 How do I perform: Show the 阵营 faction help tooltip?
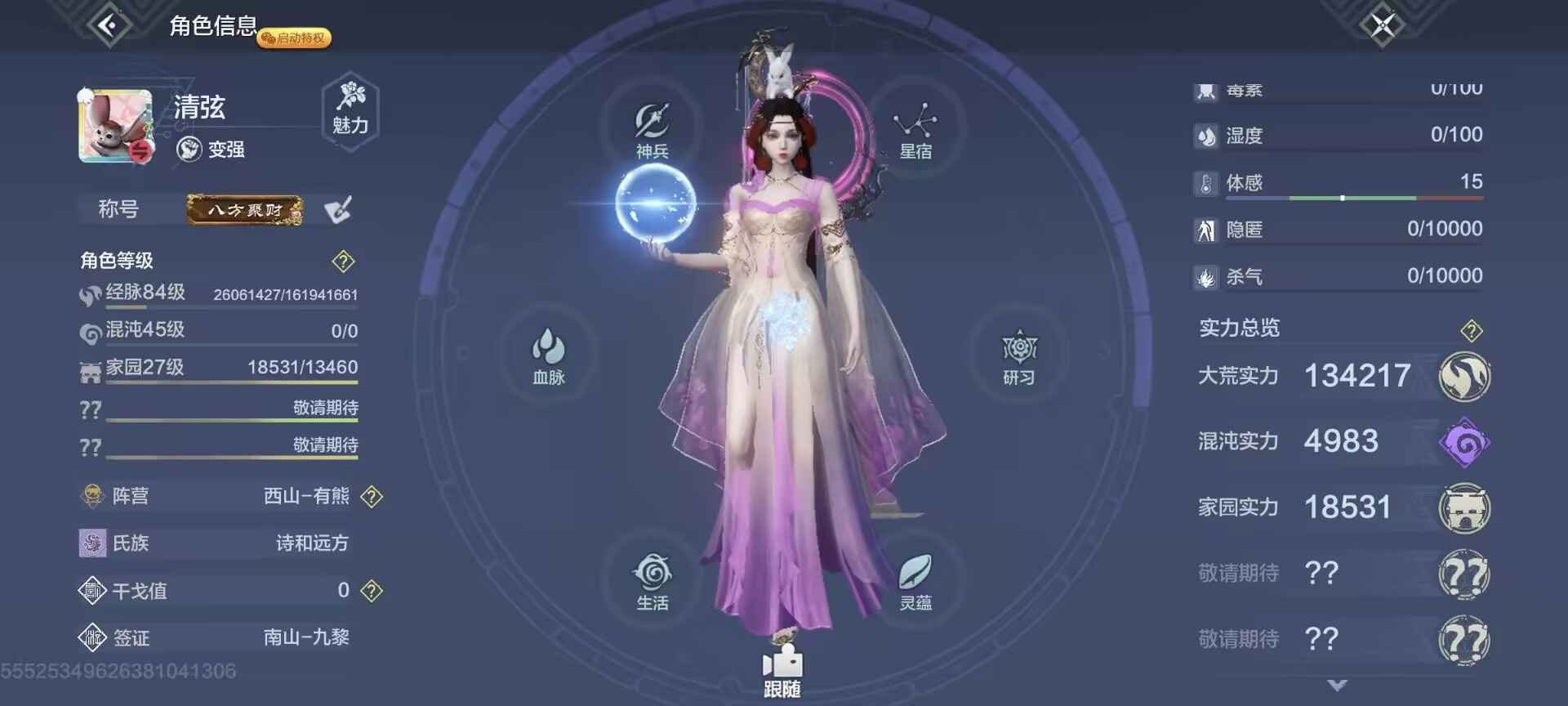(x=372, y=496)
